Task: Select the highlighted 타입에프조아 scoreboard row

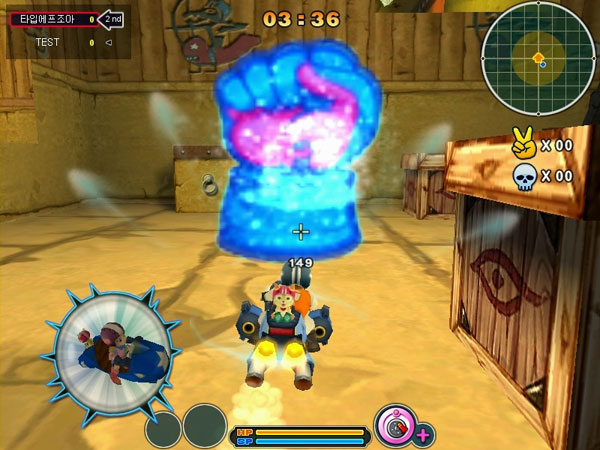Action: tap(53, 19)
